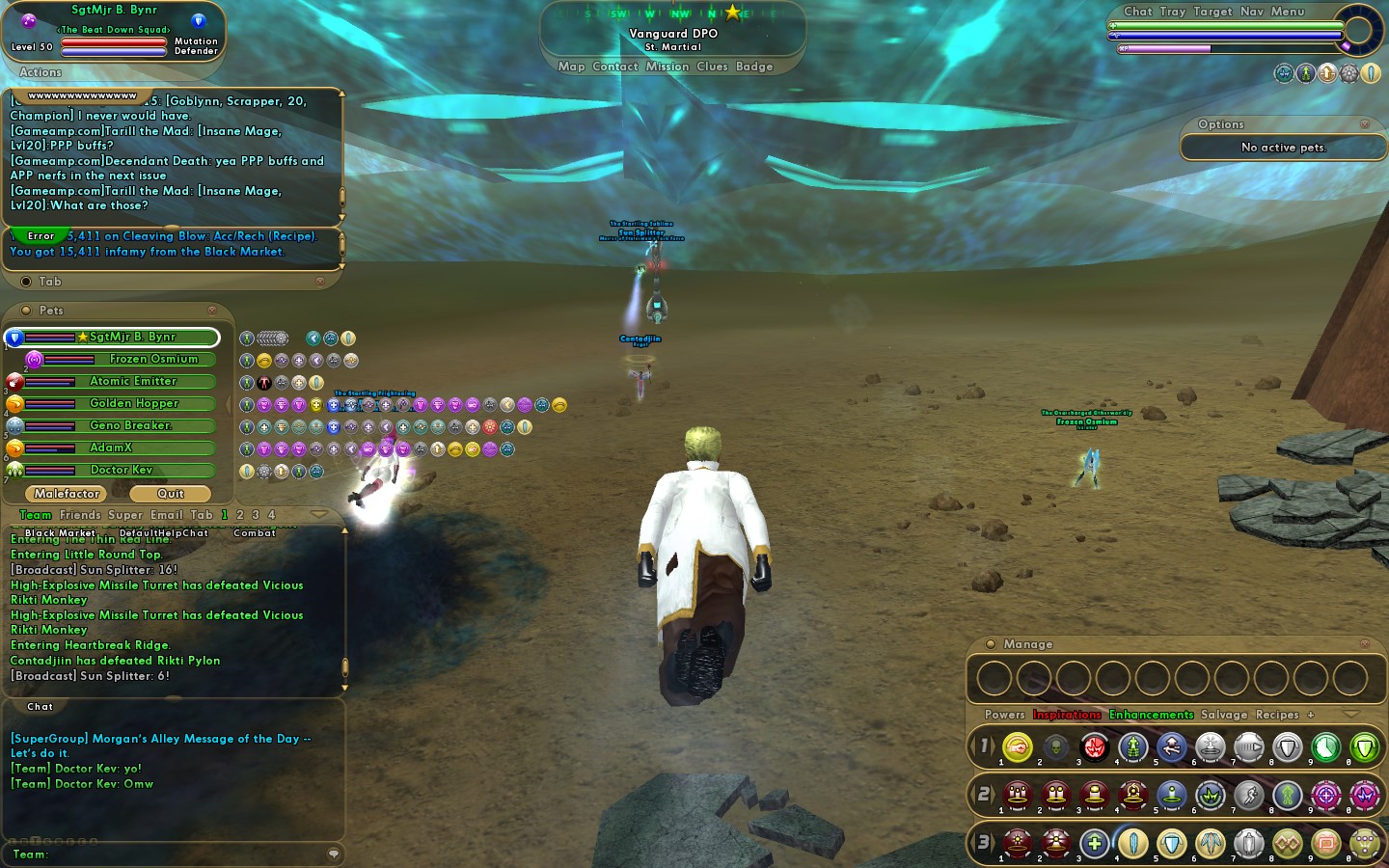
Task: Select teammate Frozen Osmium
Action: (152, 359)
